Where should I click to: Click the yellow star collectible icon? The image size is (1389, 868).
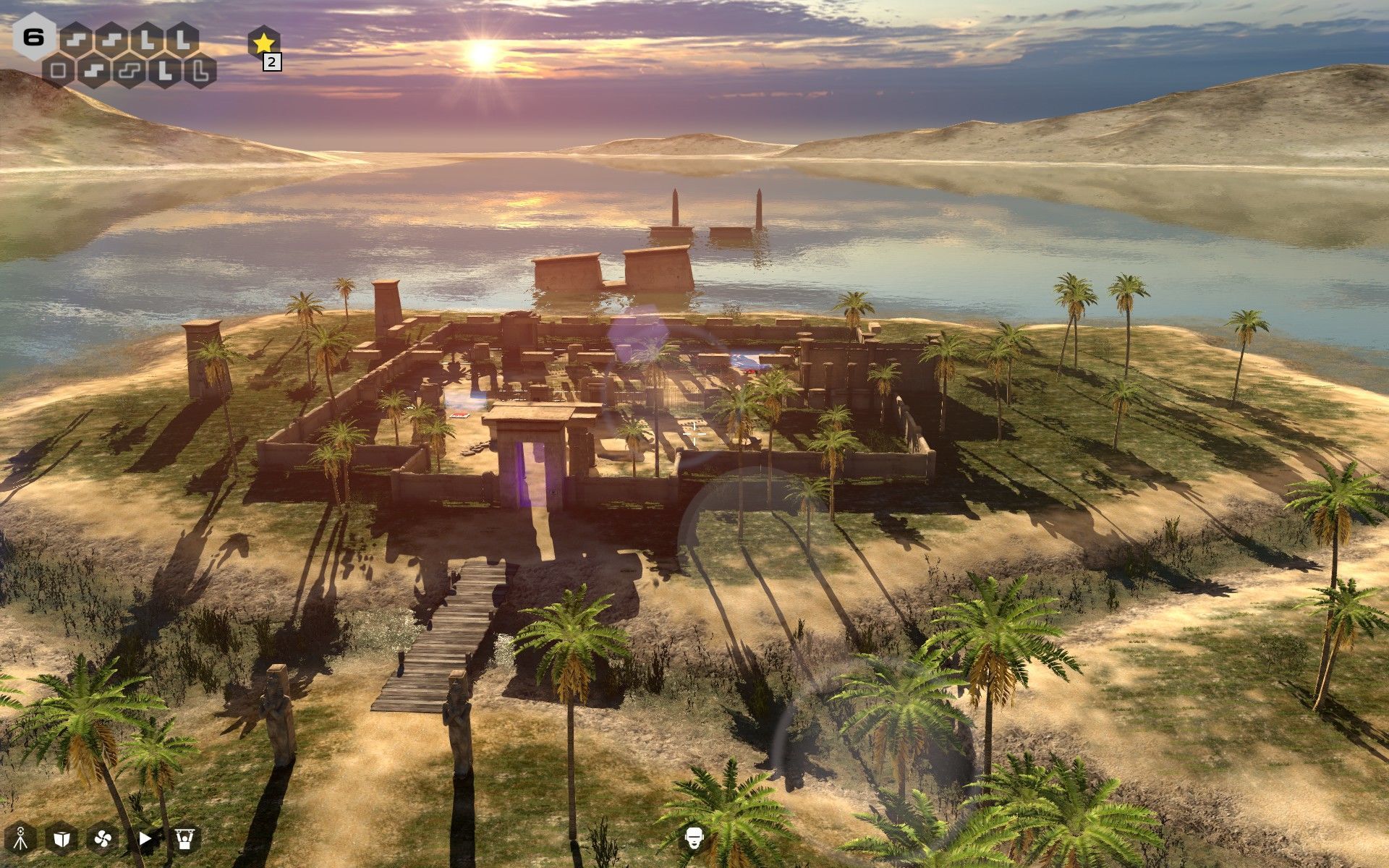263,42
